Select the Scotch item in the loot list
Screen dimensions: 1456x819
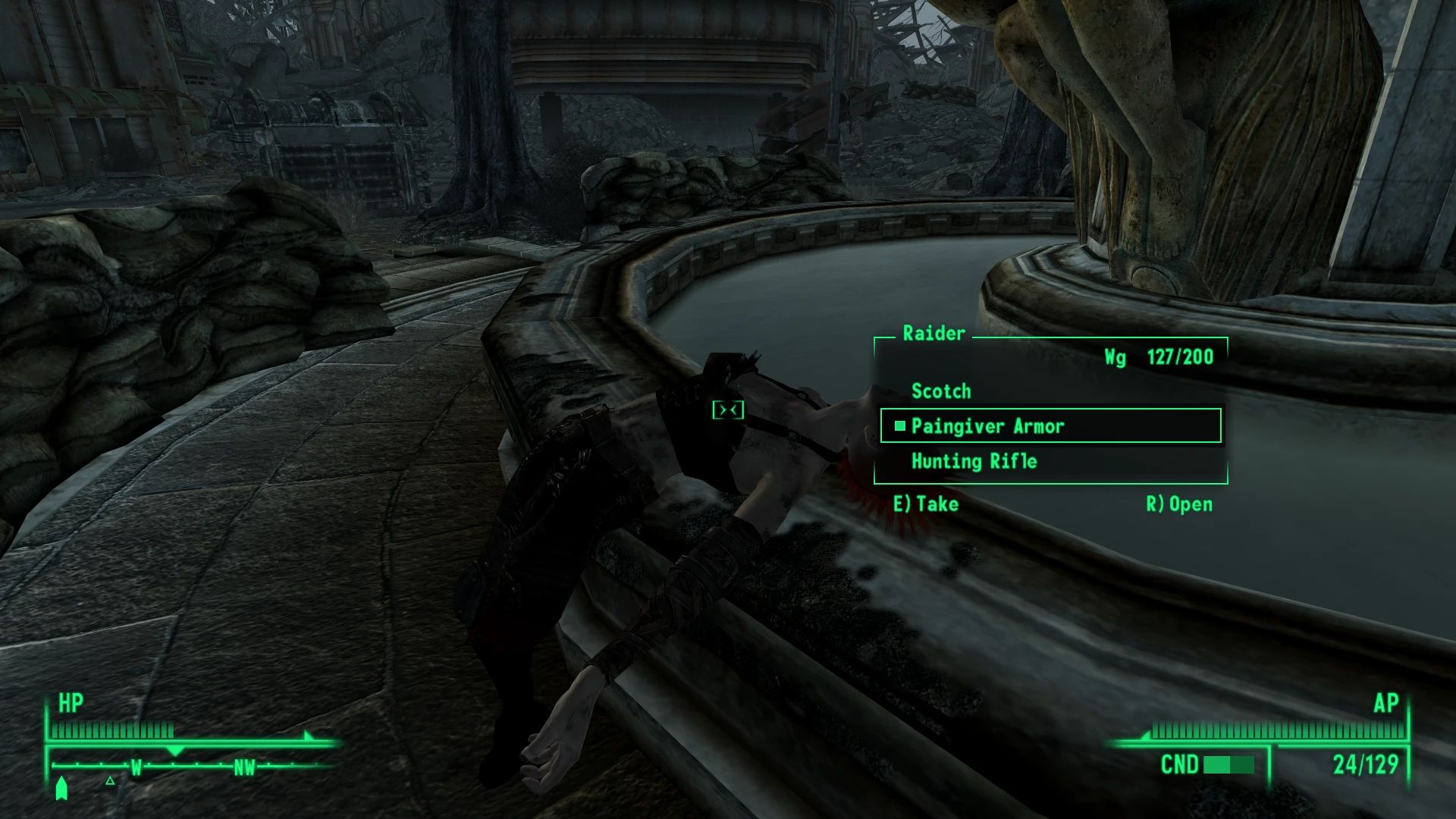click(943, 391)
